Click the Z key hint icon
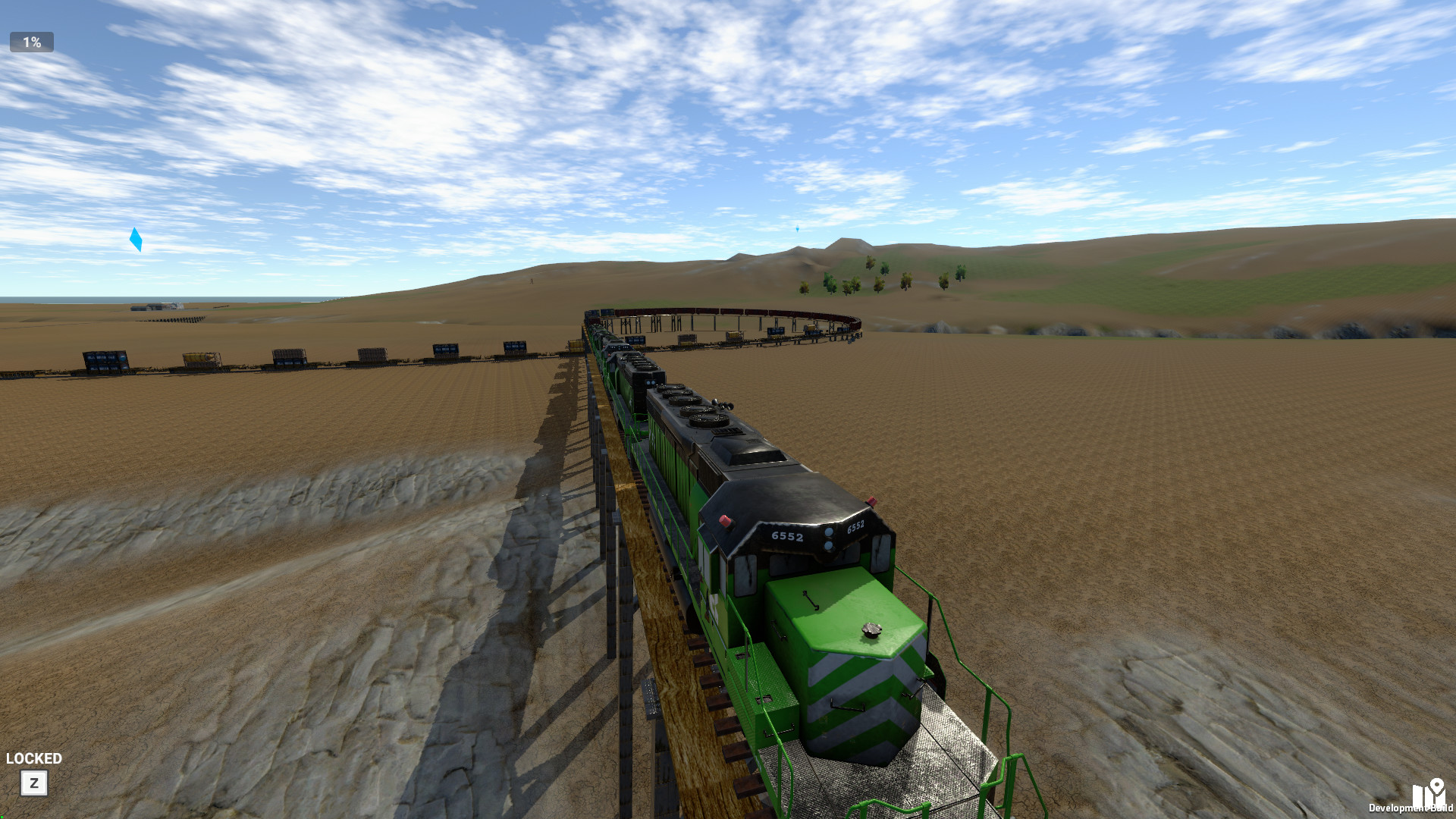The height and width of the screenshot is (819, 1456). pos(33,784)
